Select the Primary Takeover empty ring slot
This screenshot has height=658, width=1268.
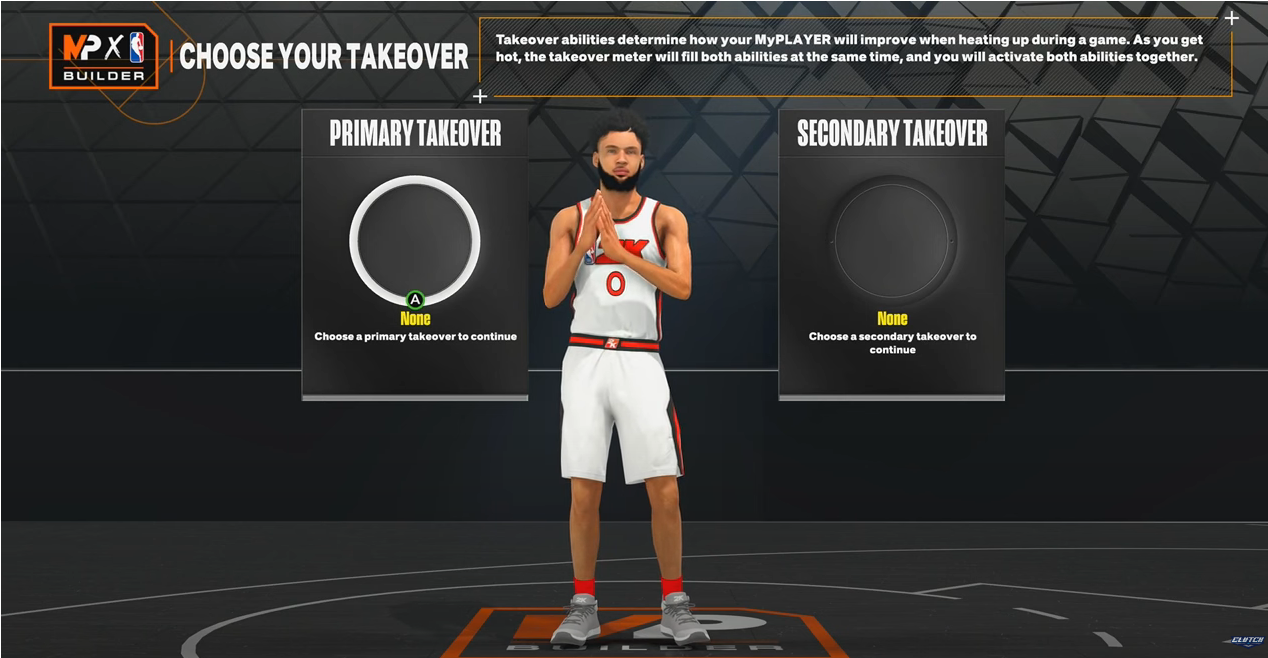coord(415,240)
